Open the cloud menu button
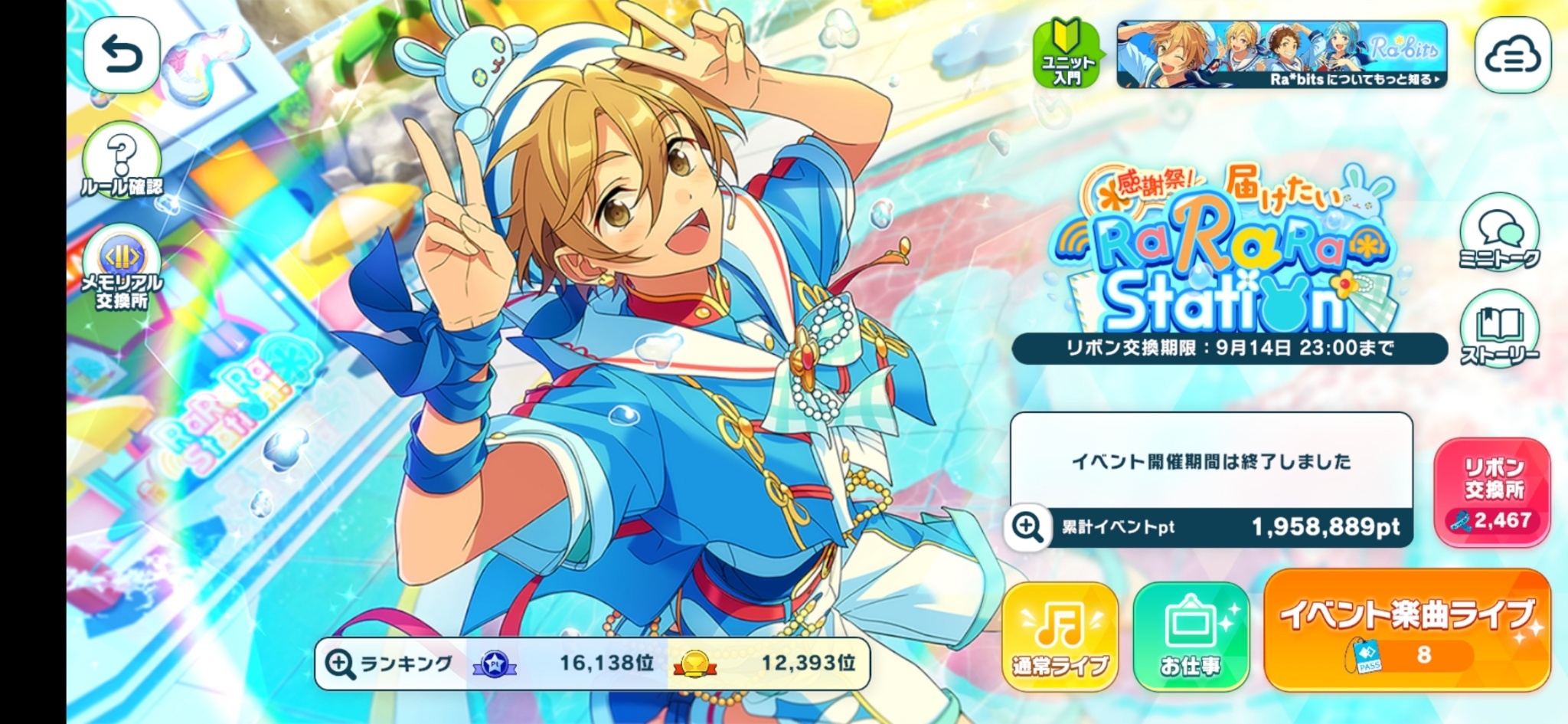Image resolution: width=1568 pixels, height=724 pixels. tap(1512, 55)
